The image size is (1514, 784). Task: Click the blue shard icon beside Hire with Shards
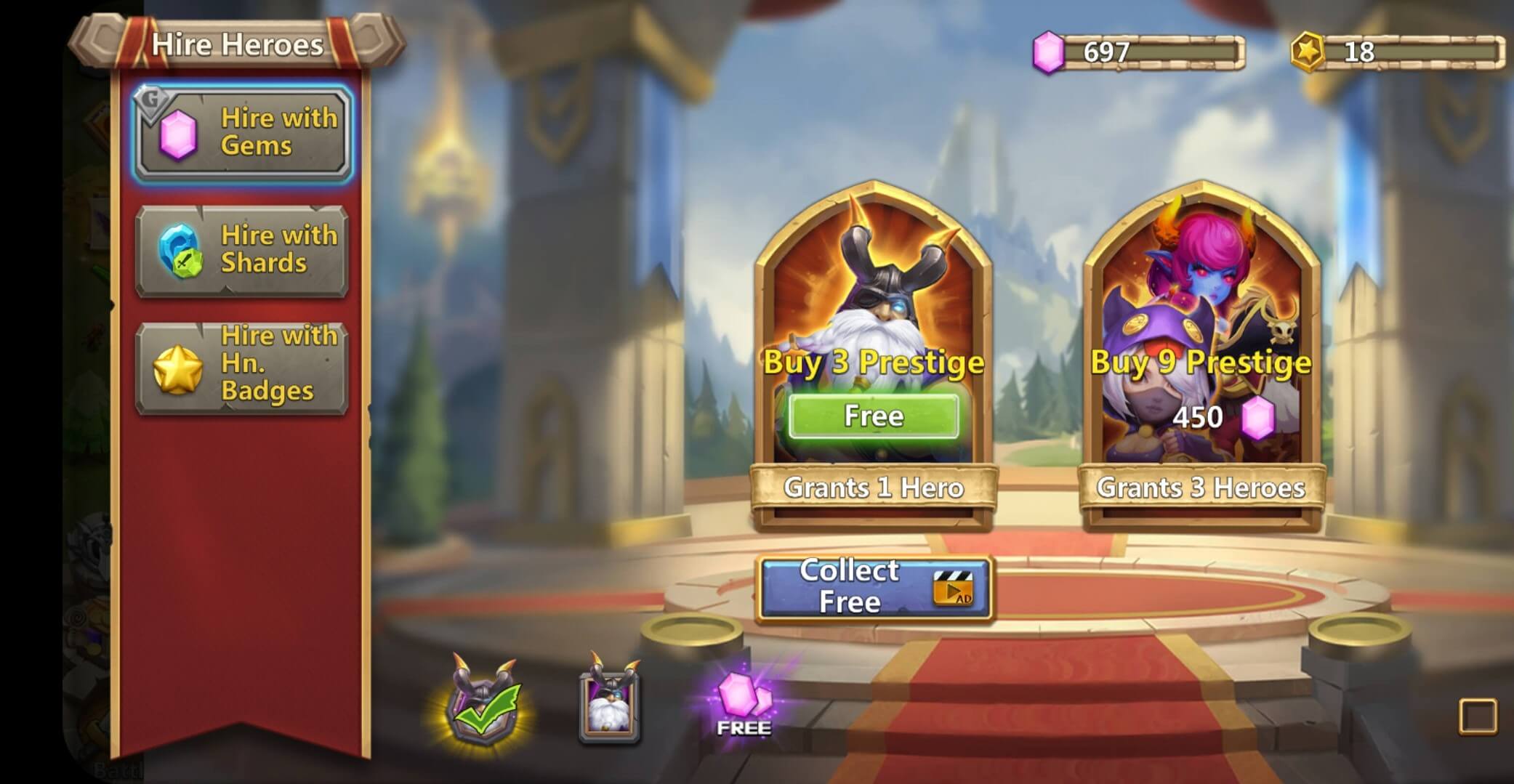tap(180, 249)
